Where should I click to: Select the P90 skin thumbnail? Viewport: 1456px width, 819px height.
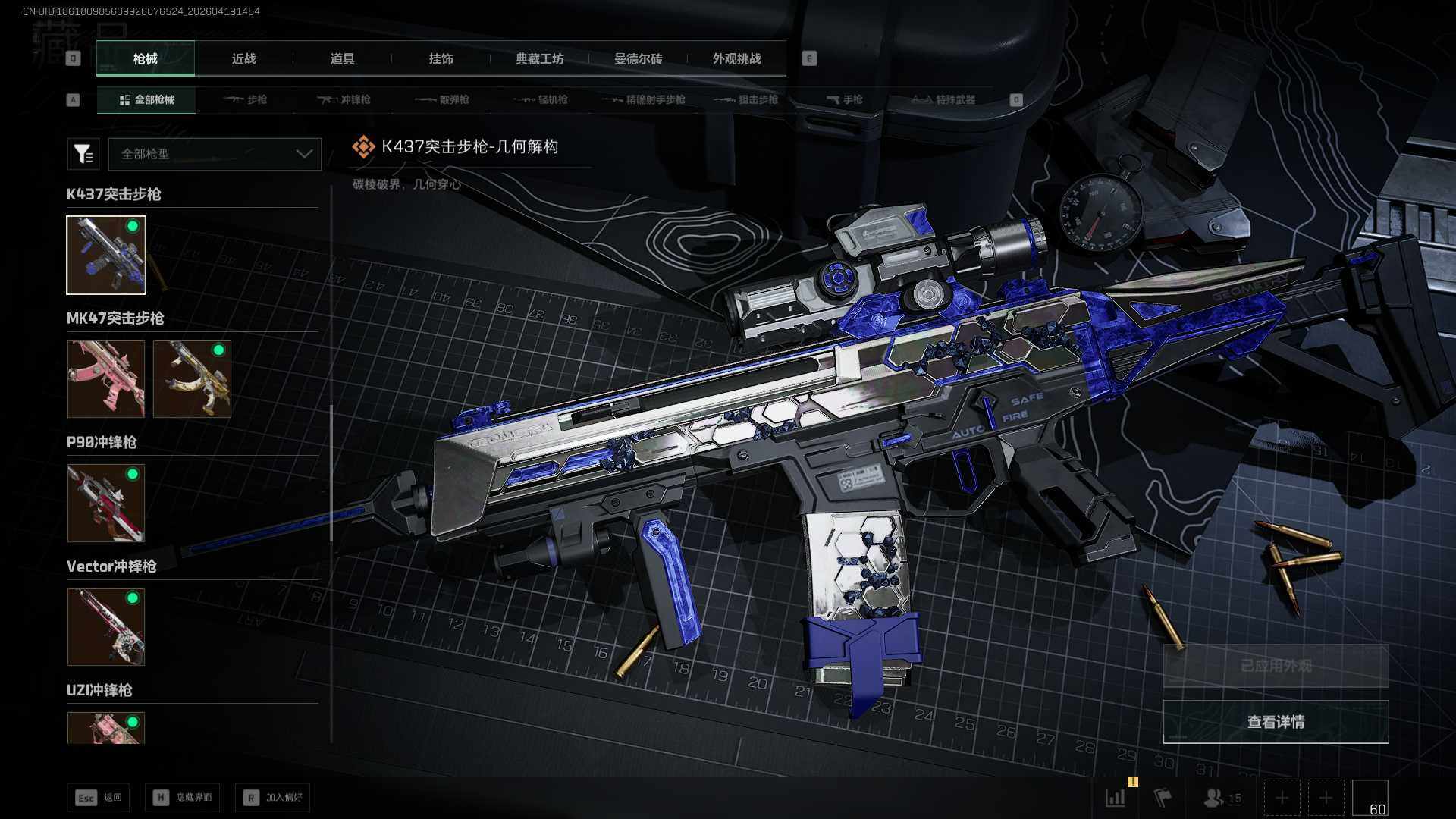tap(106, 503)
